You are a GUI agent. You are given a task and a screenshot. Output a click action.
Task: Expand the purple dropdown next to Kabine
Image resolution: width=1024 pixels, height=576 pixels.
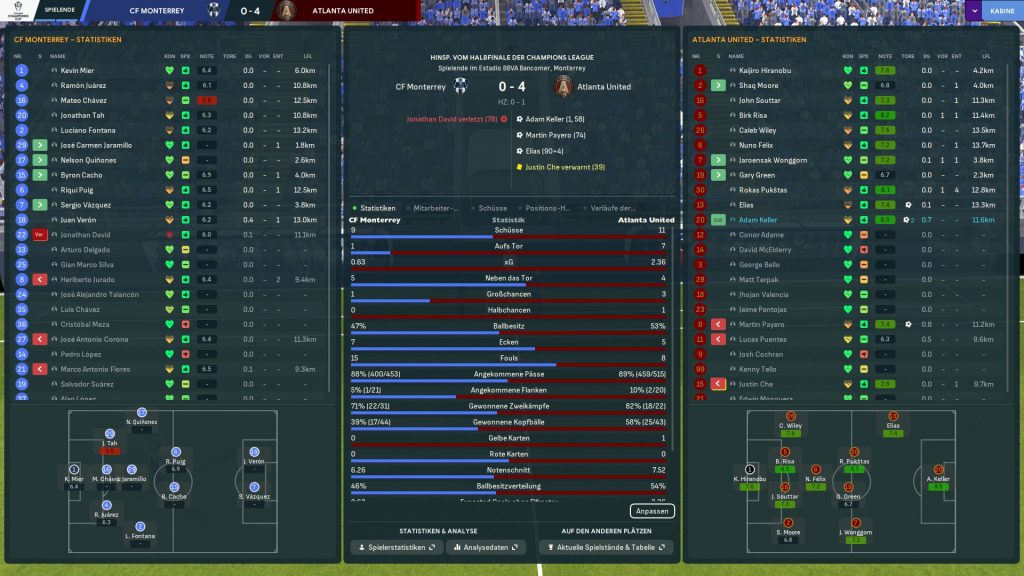974,11
